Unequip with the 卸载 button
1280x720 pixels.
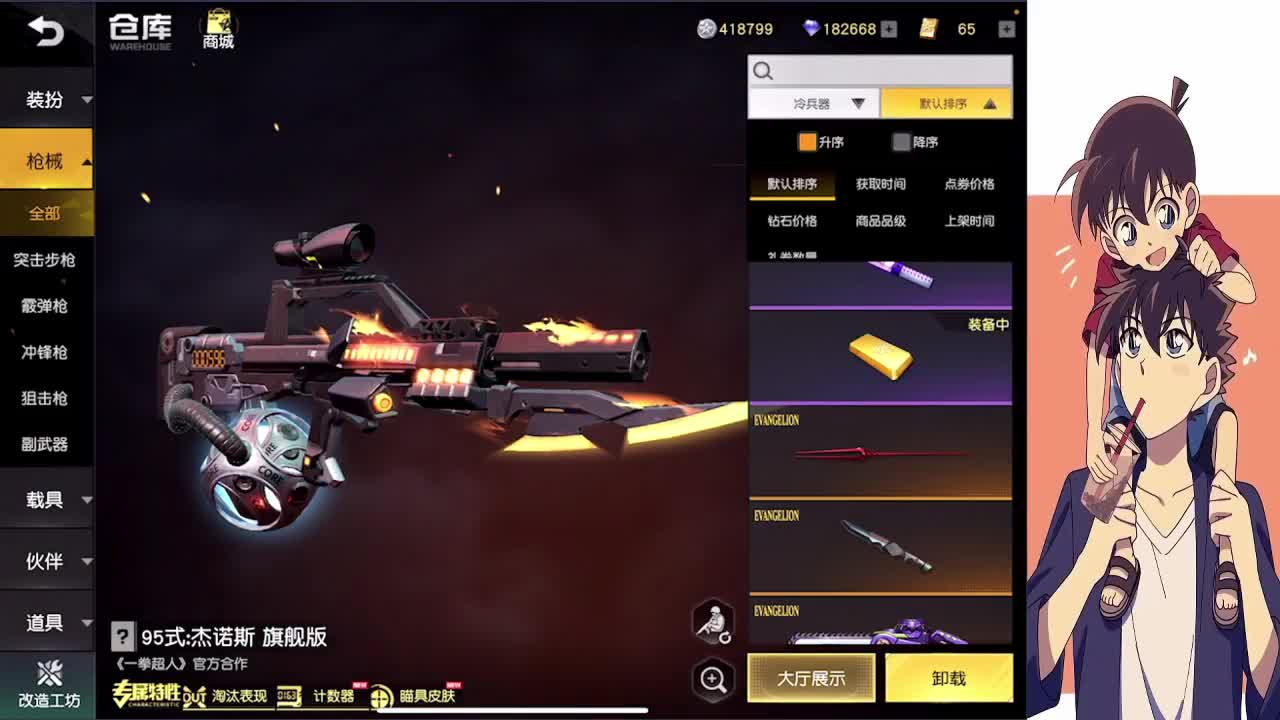point(948,679)
